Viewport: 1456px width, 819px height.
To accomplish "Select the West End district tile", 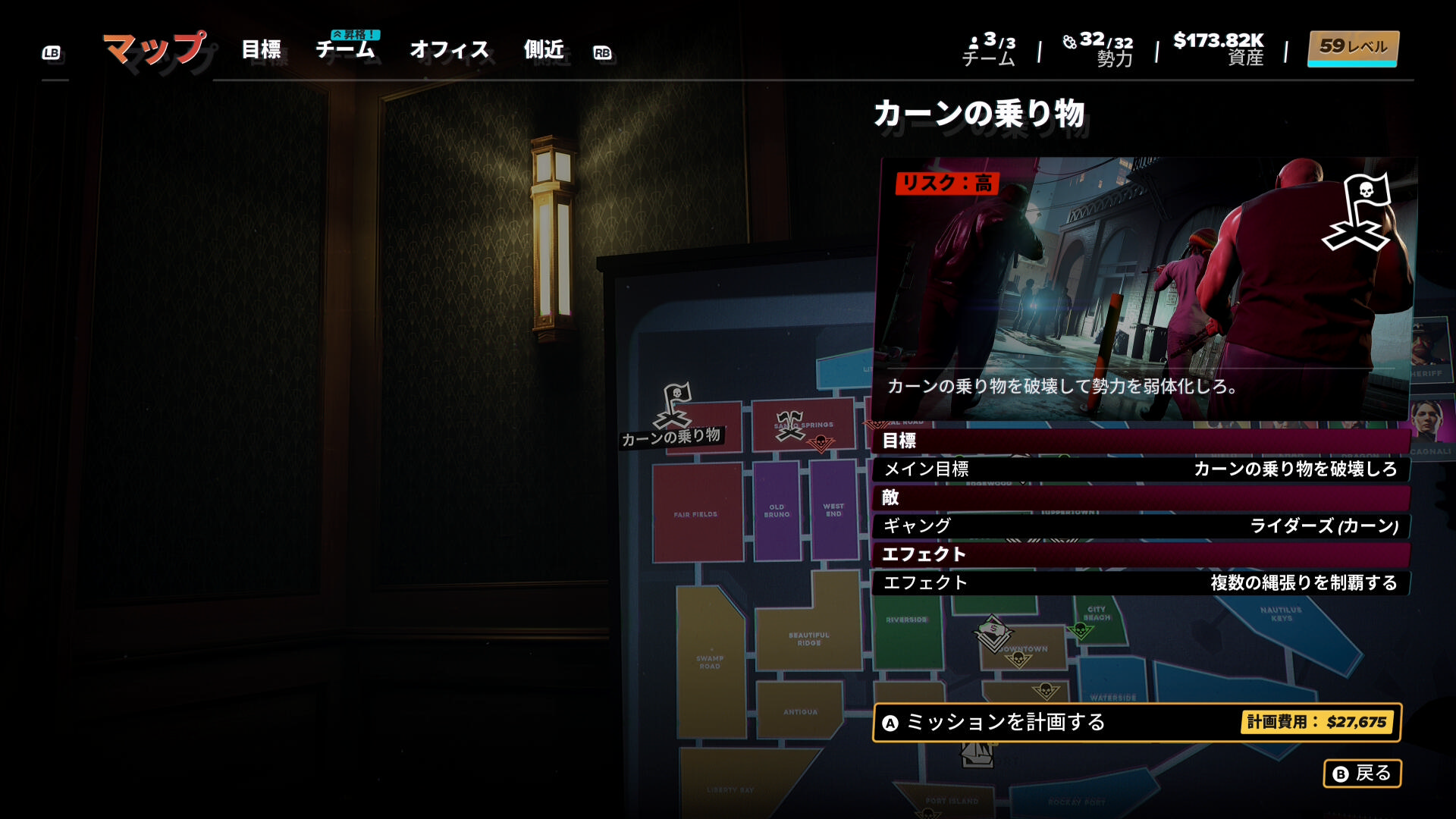I will pyautogui.click(x=833, y=510).
